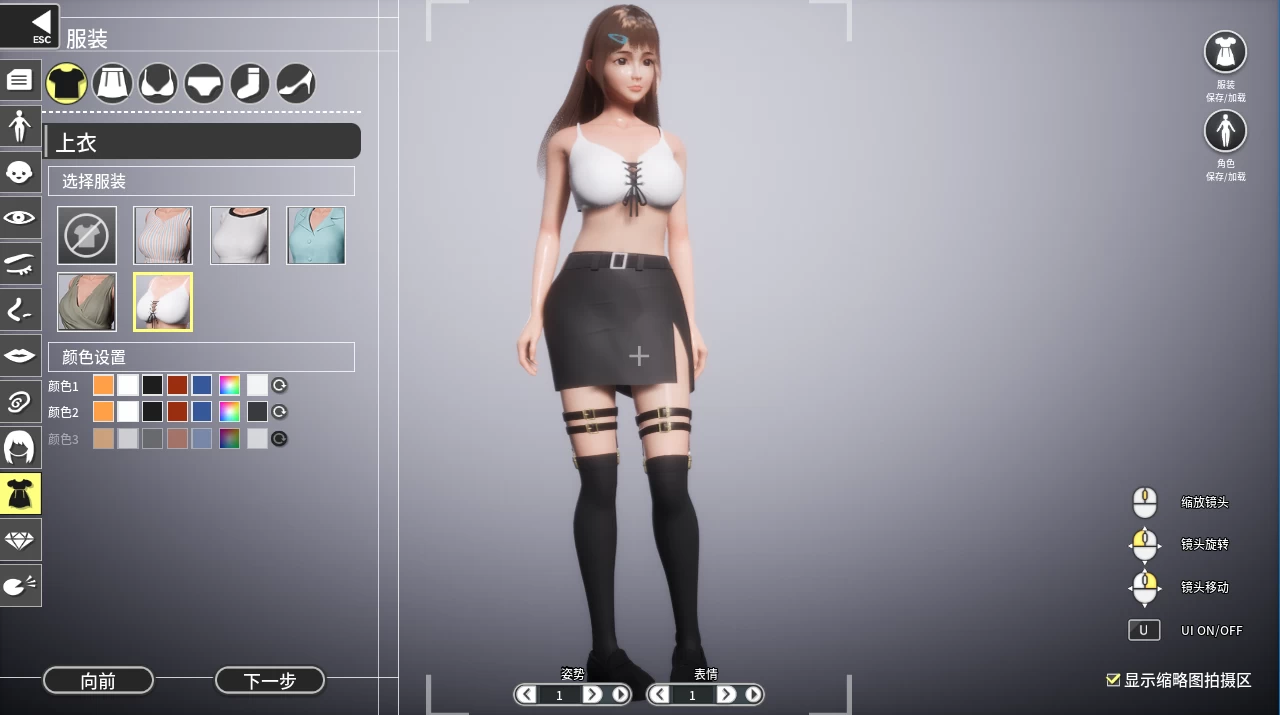
Task: Select the skirt clothing category icon
Action: [113, 84]
